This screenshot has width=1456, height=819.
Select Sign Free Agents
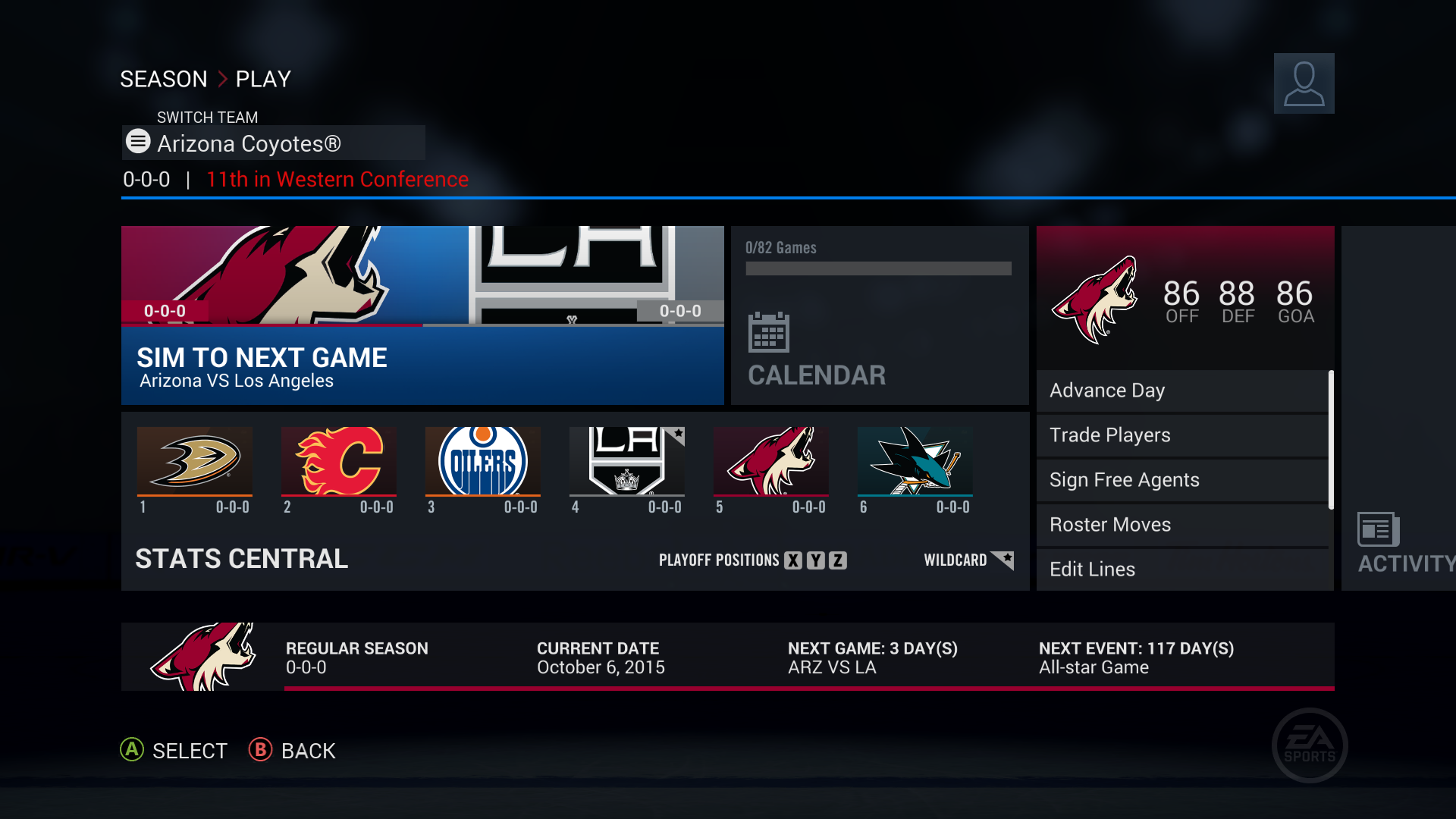[1182, 480]
